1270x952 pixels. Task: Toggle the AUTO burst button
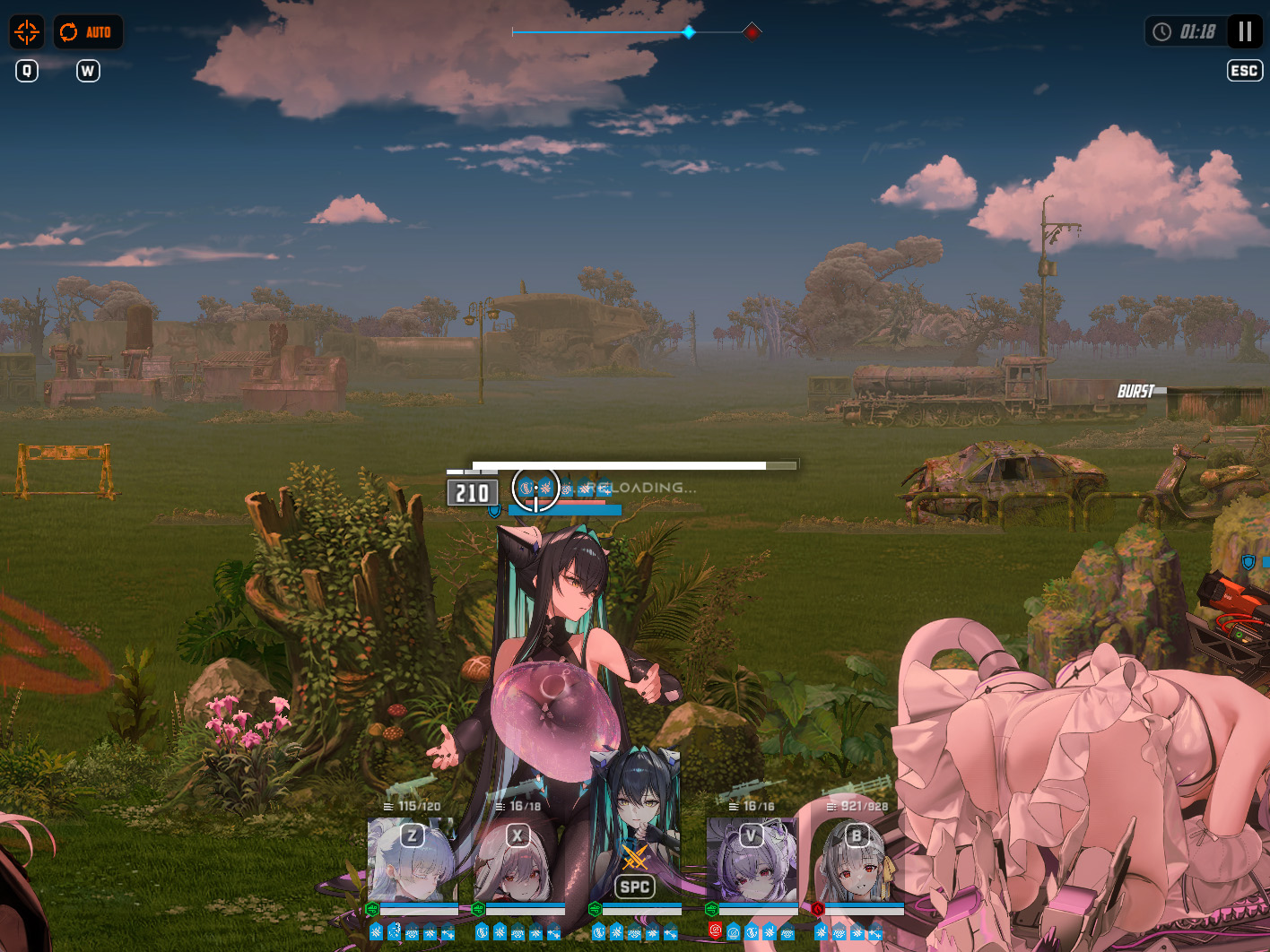point(87,32)
